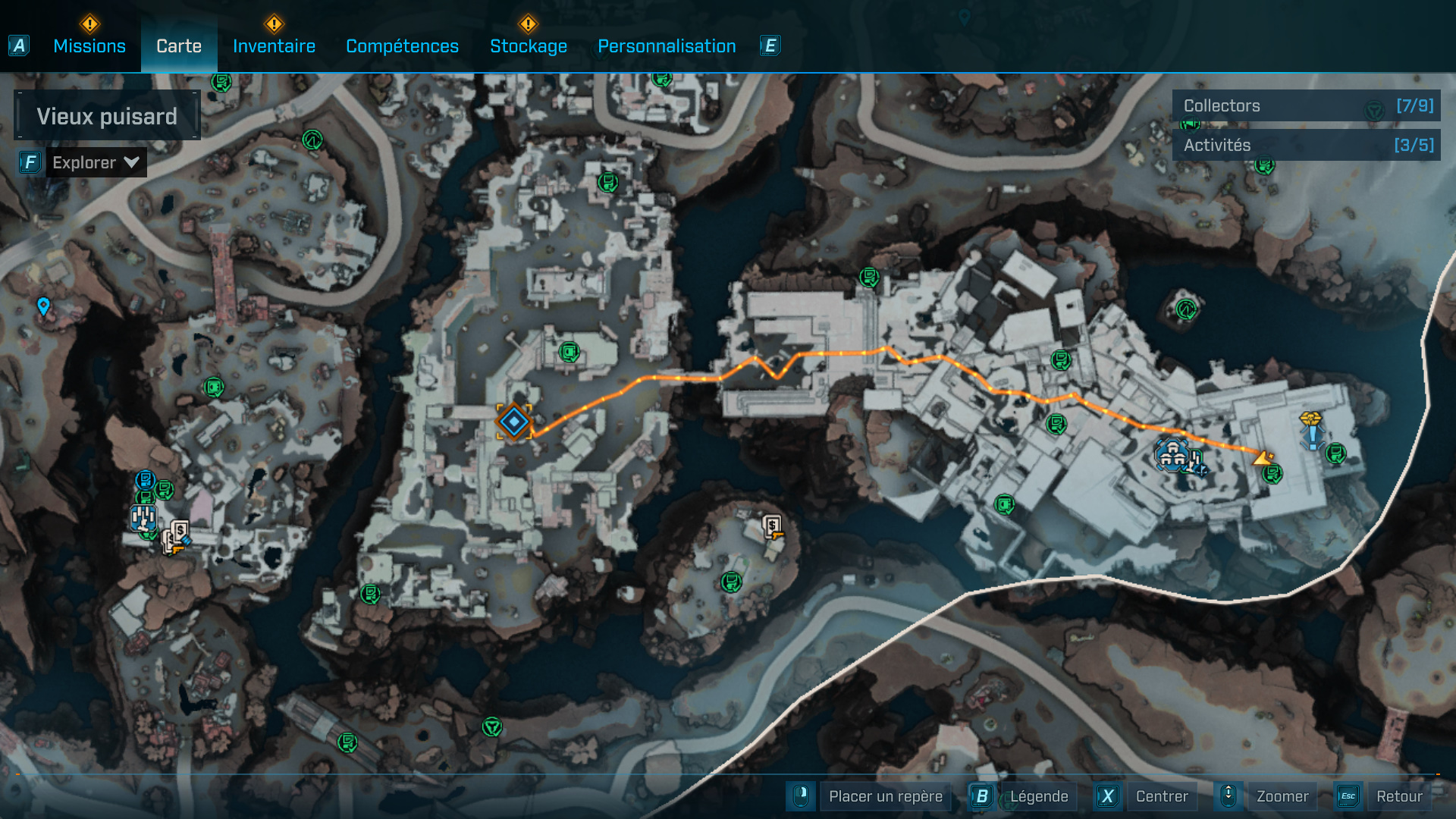Switch to the Inventaire tab

(274, 45)
